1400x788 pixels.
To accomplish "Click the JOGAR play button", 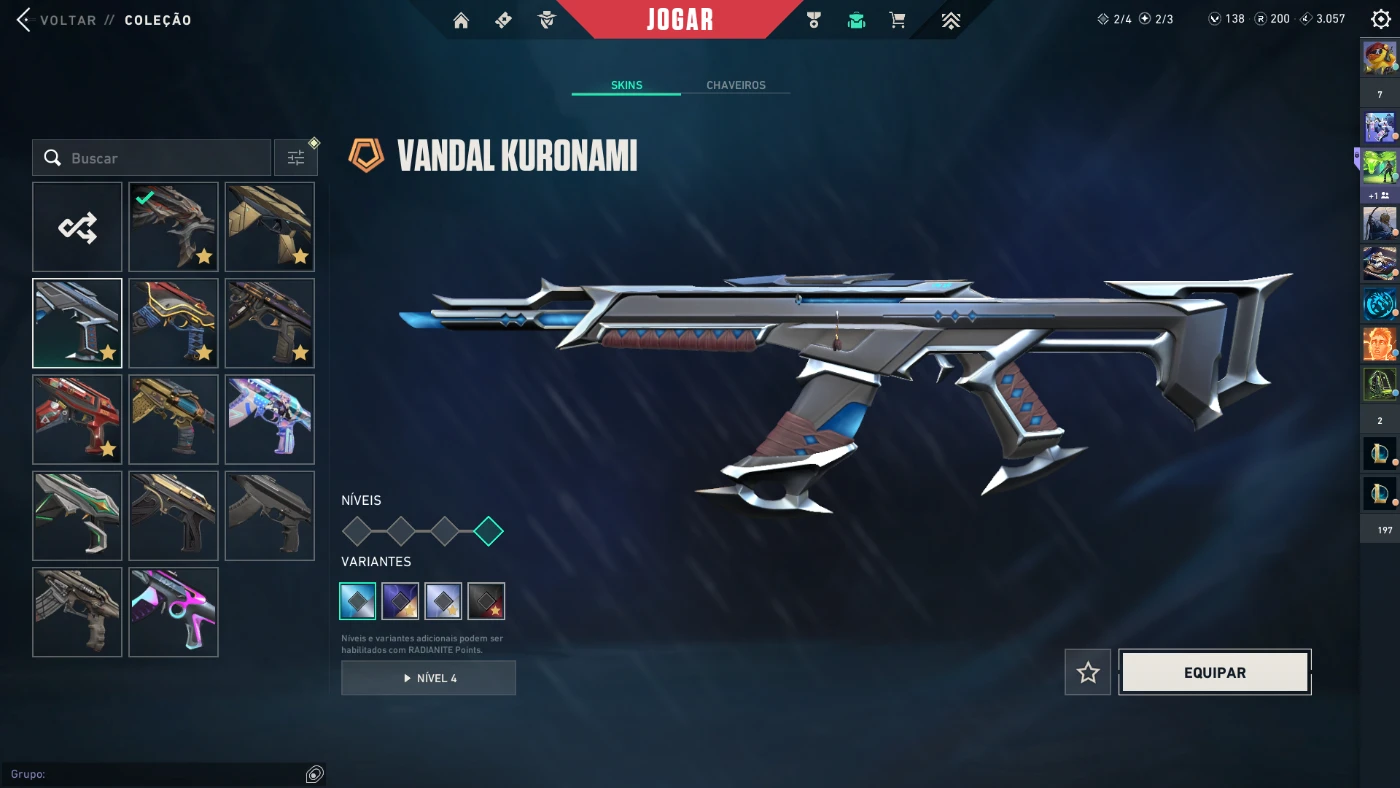I will (680, 20).
